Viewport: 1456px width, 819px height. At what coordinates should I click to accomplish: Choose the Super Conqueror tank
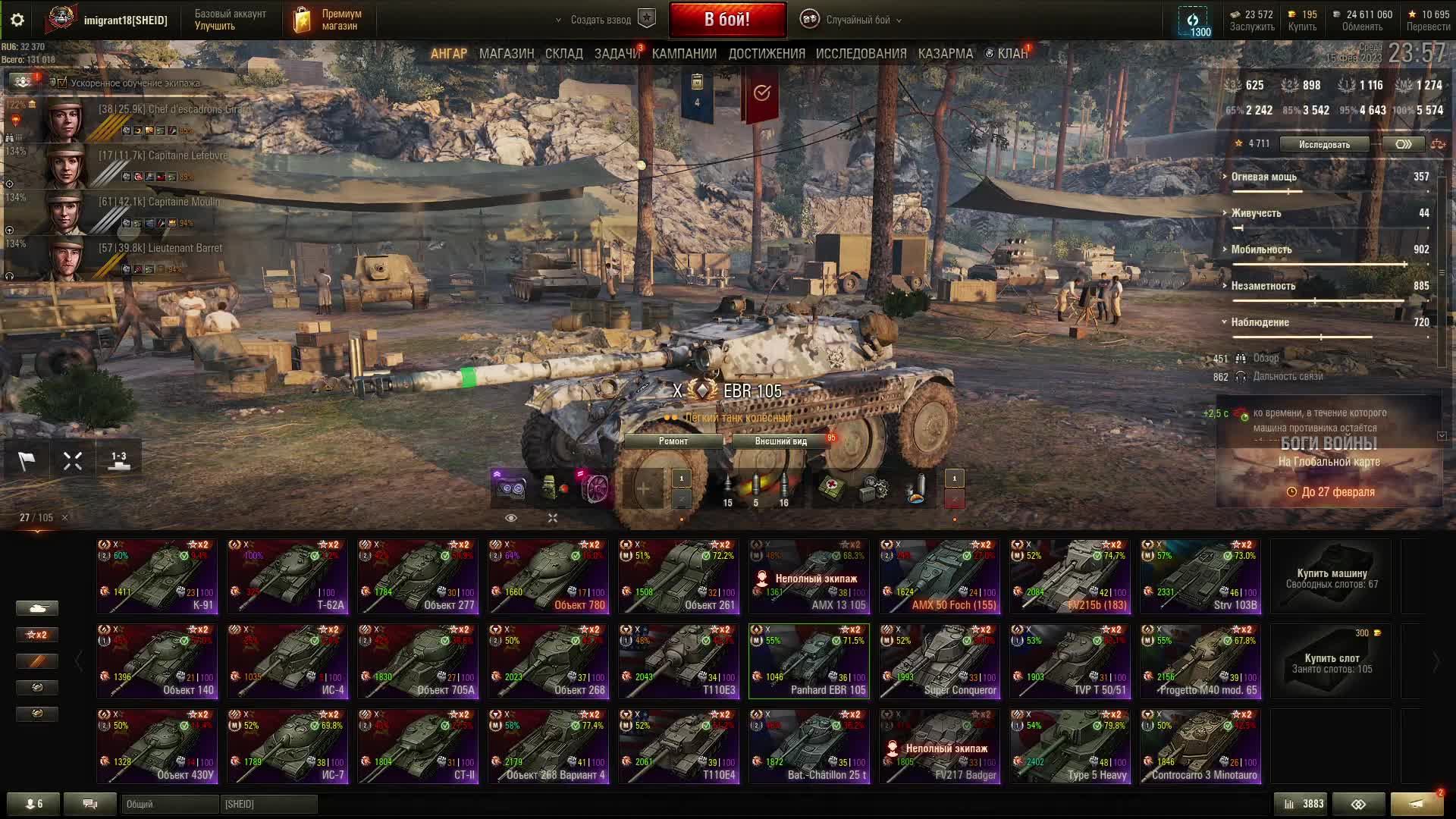click(x=940, y=661)
